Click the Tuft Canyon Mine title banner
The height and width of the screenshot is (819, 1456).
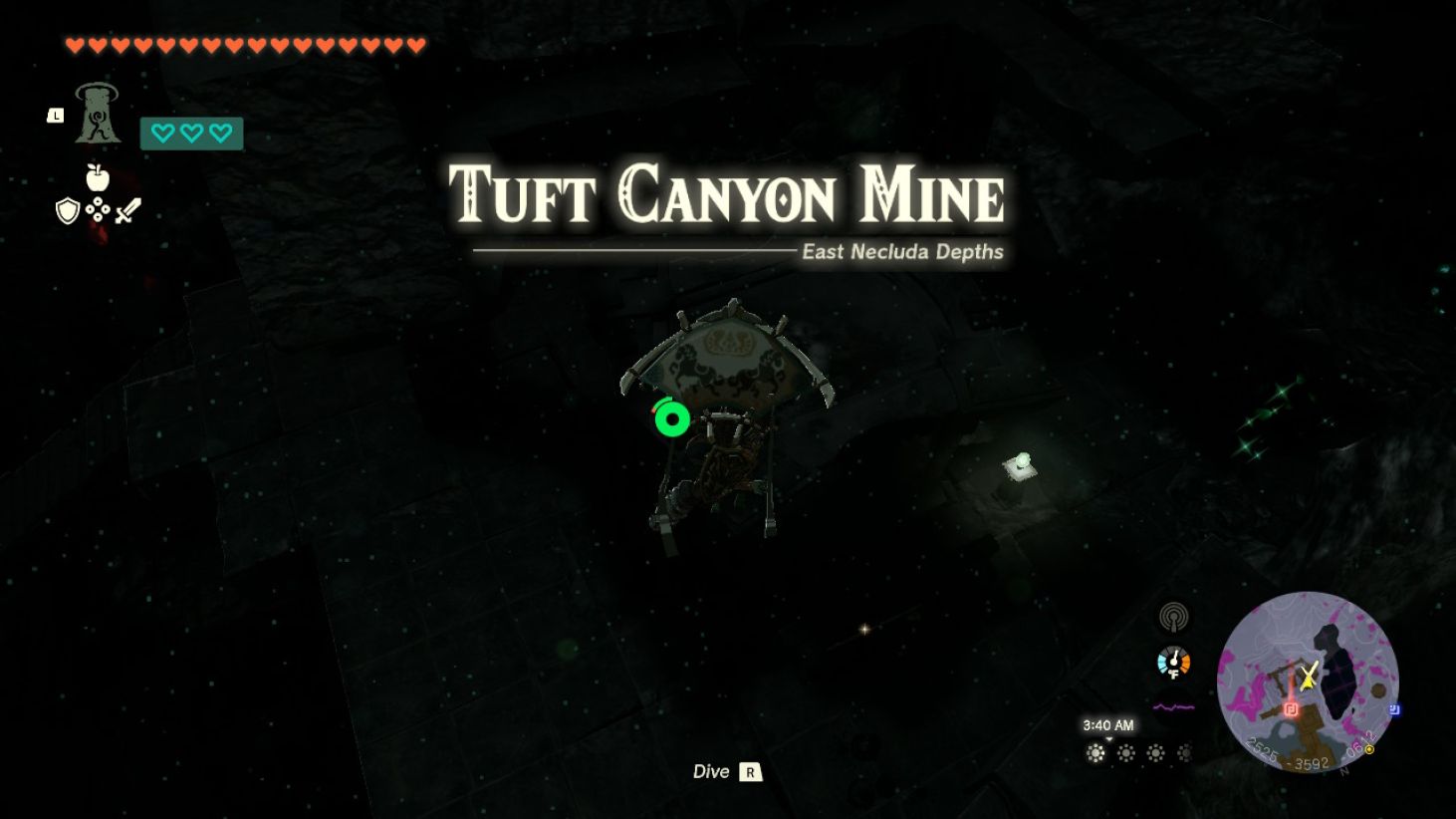[x=727, y=196]
